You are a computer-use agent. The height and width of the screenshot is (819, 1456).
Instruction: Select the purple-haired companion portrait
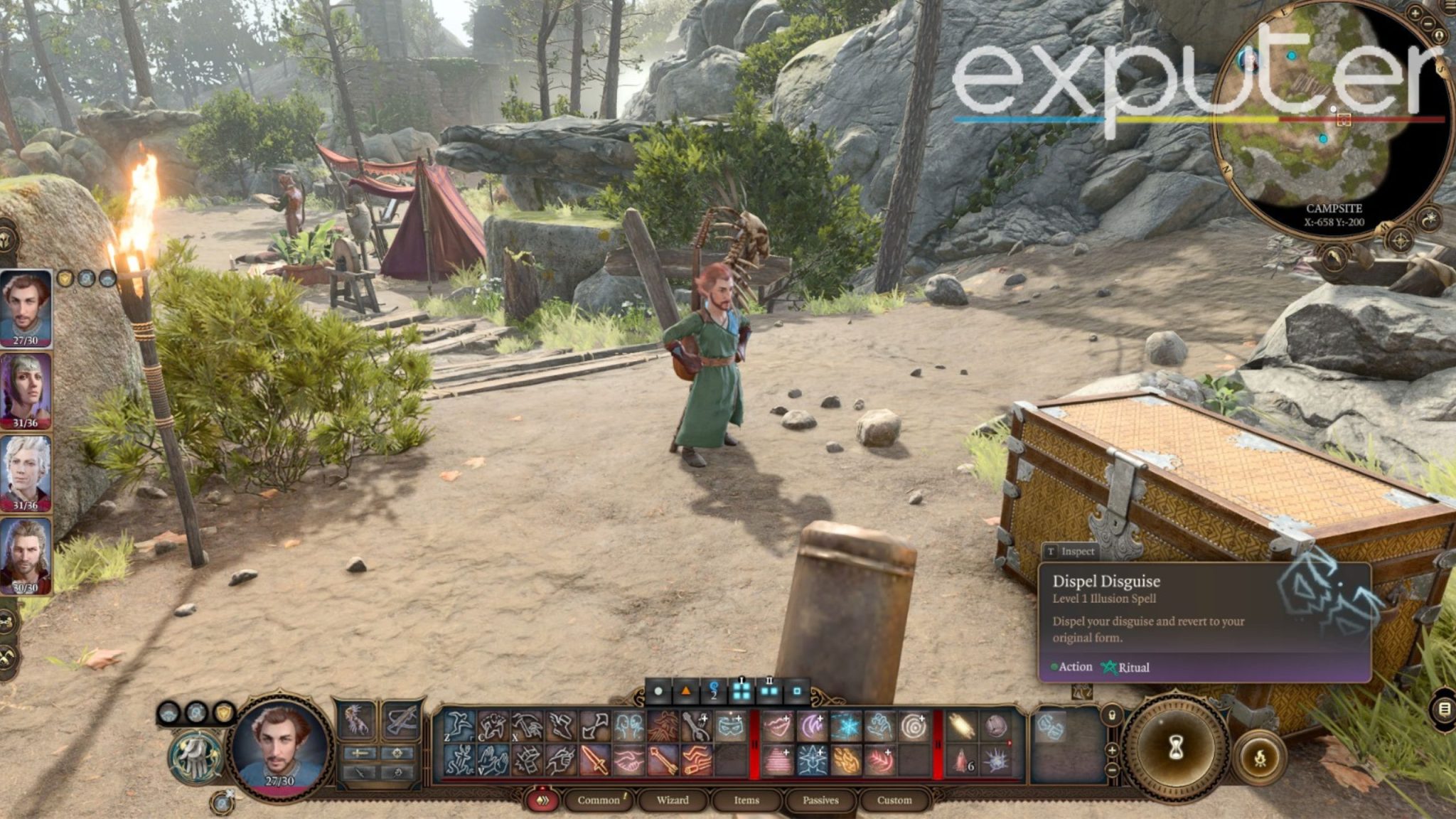pos(26,390)
